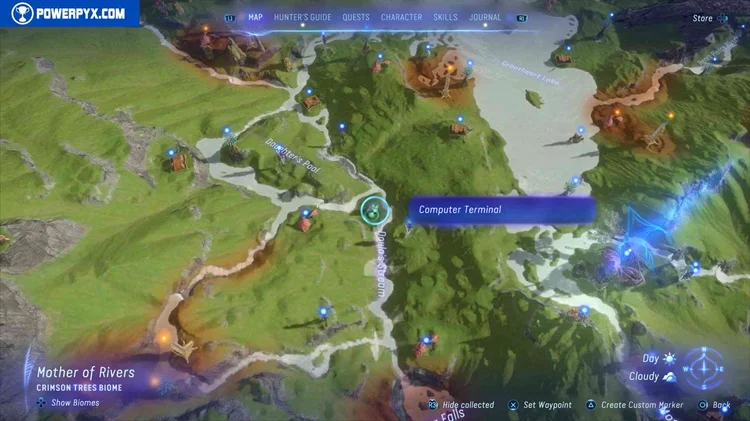Screen dimensions: 750x421
Task: Select the Map tab
Action: coord(255,17)
